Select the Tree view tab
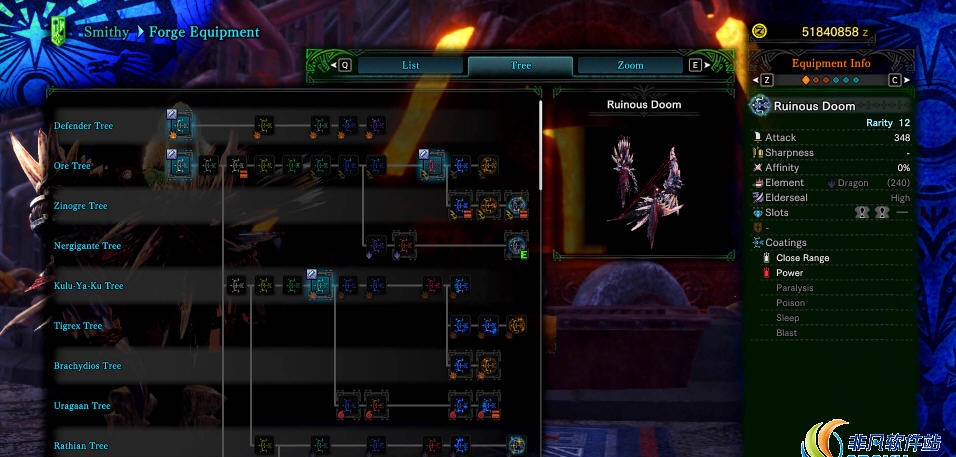Image resolution: width=956 pixels, height=457 pixels. click(x=520, y=66)
